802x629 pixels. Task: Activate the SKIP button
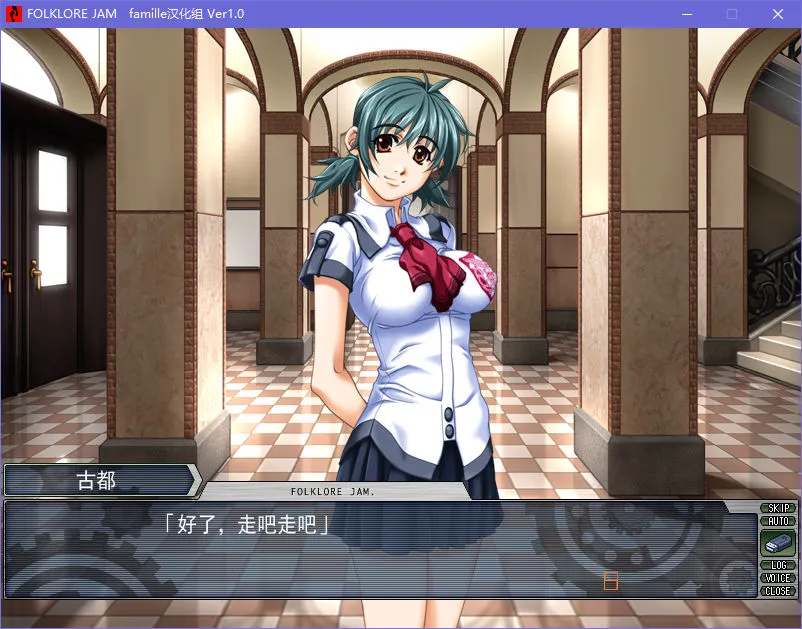coord(777,508)
